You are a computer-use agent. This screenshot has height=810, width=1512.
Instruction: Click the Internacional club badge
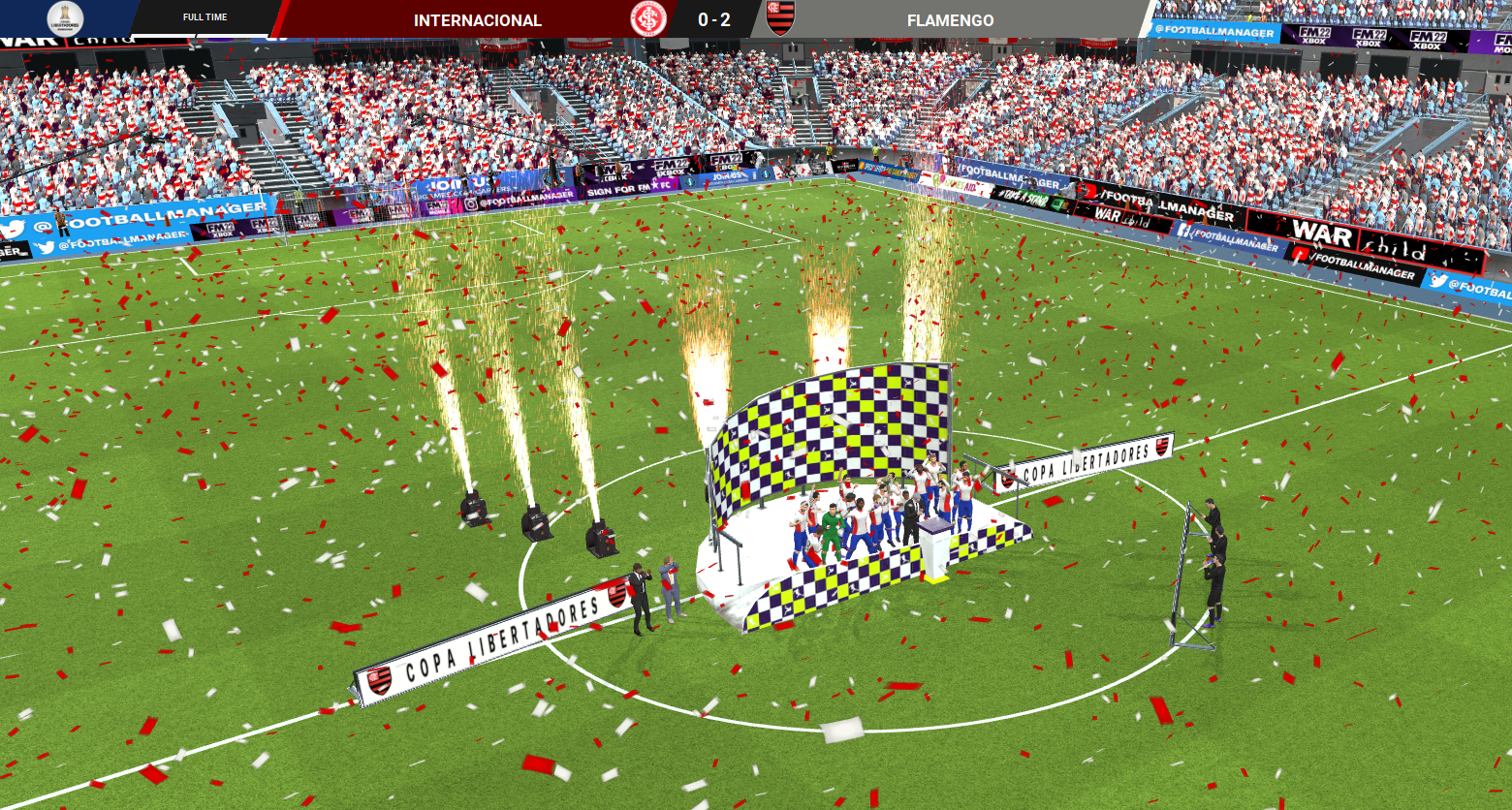(647, 19)
